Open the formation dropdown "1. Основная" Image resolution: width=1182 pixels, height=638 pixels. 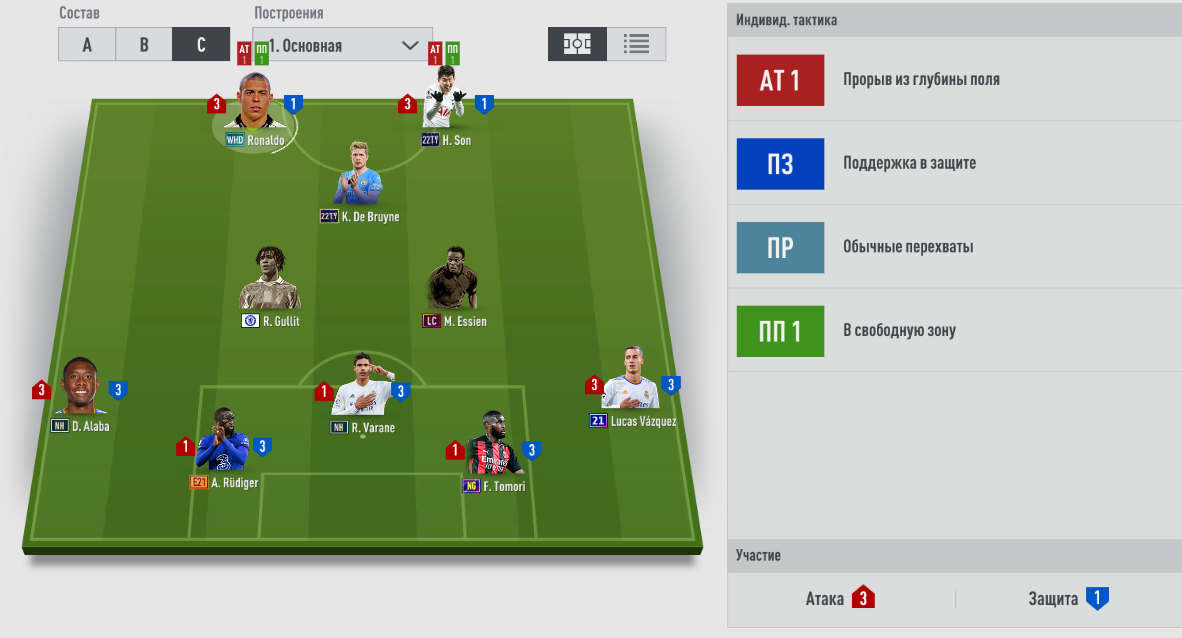(343, 45)
